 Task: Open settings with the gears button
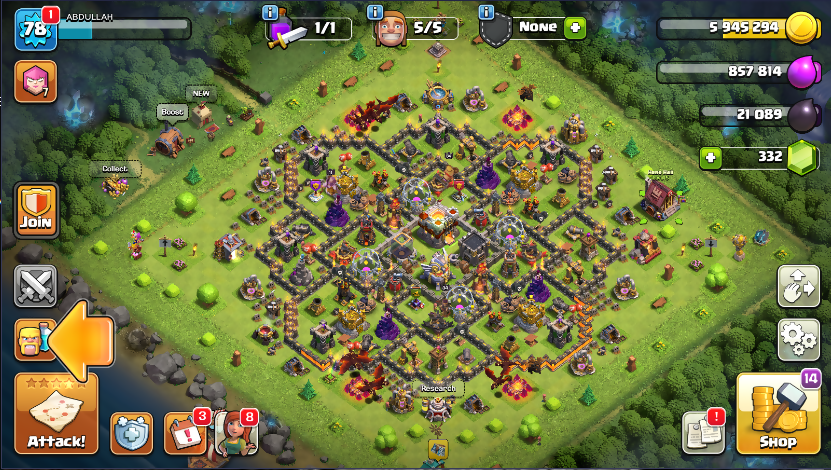(798, 340)
